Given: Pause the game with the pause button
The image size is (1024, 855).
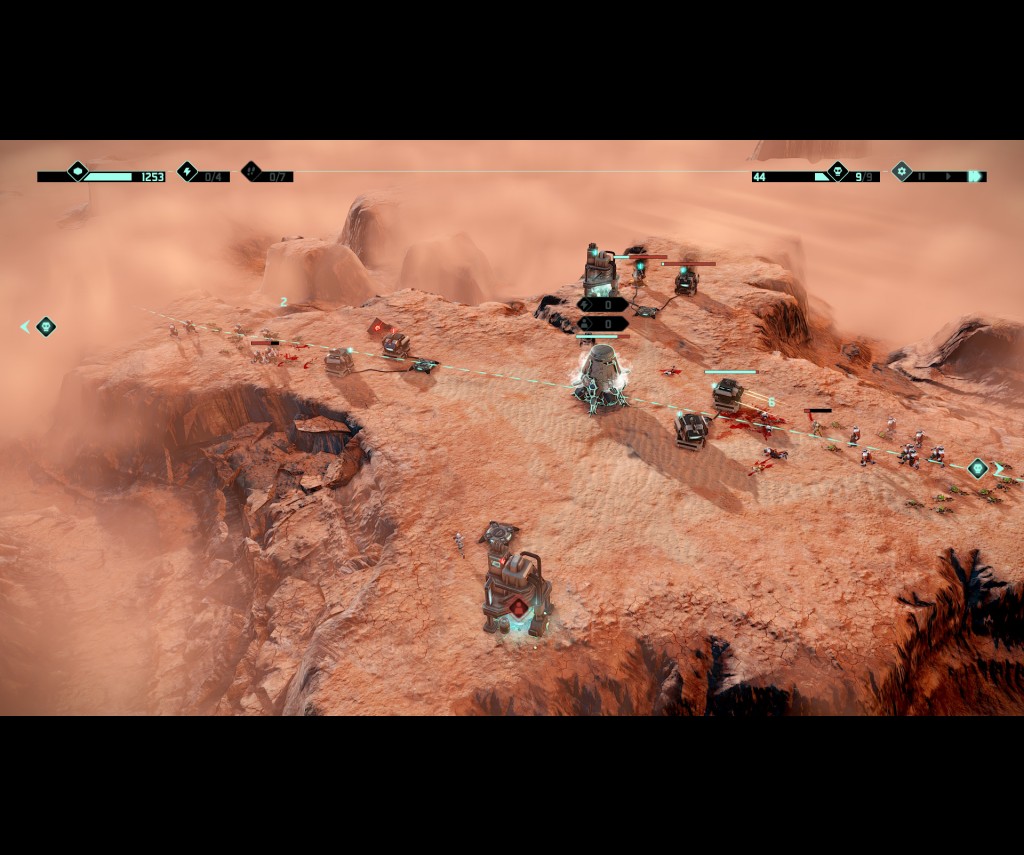Looking at the screenshot, I should [922, 177].
